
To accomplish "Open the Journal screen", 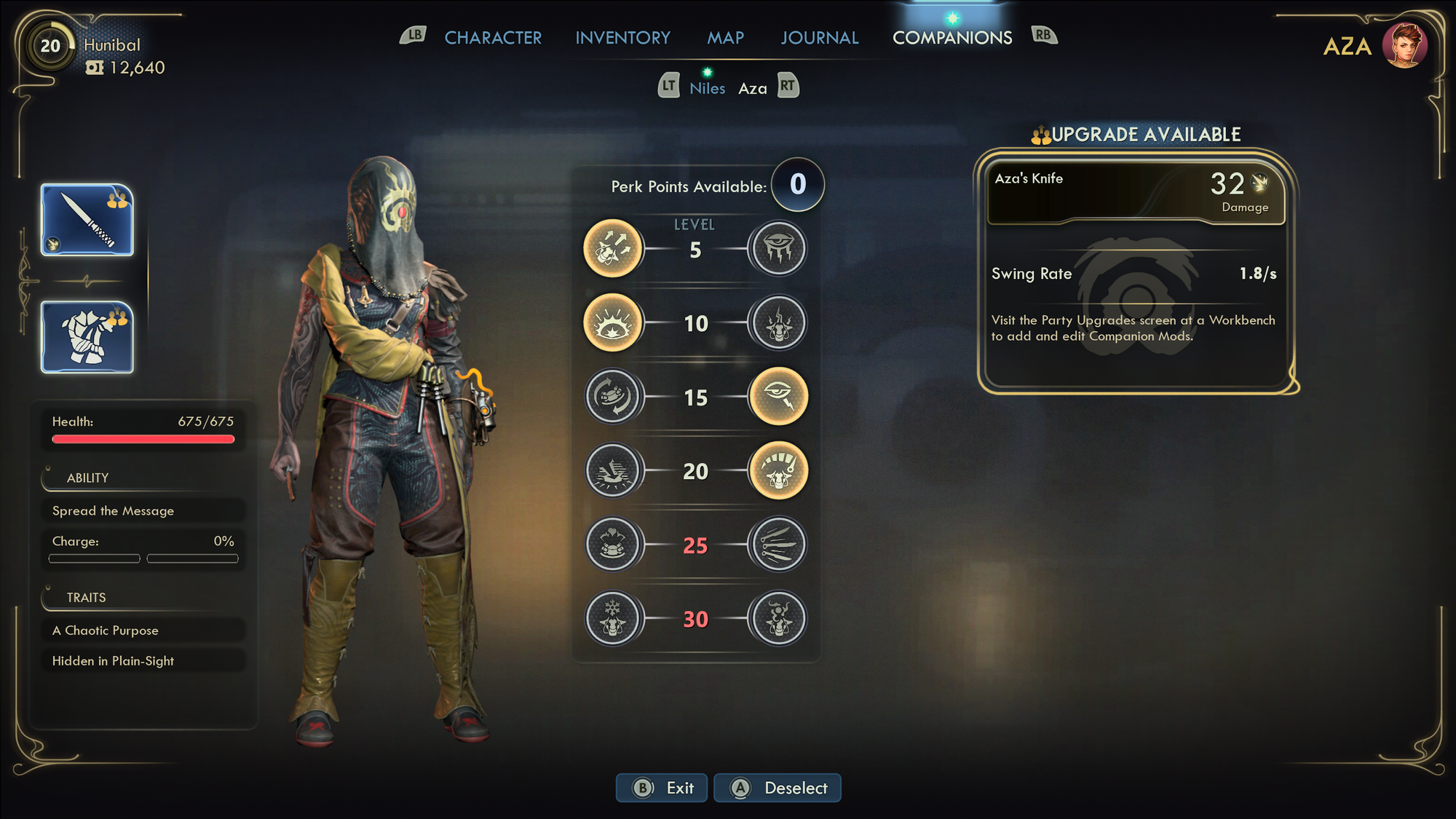I will (819, 37).
